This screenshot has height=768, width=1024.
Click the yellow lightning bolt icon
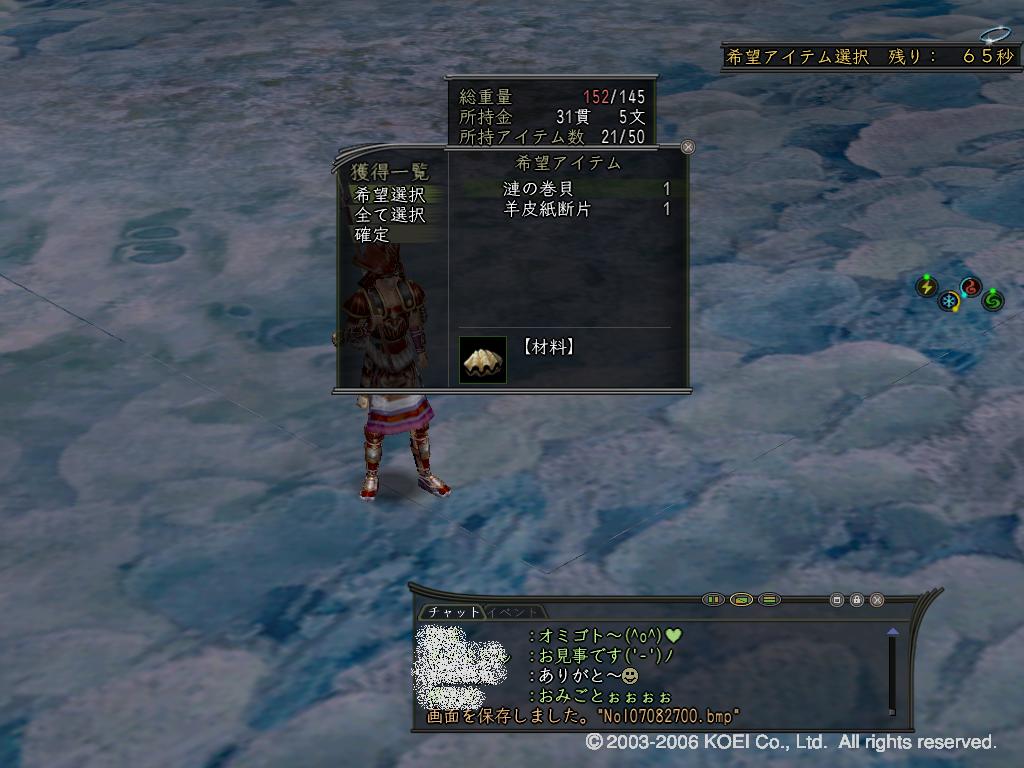[927, 288]
